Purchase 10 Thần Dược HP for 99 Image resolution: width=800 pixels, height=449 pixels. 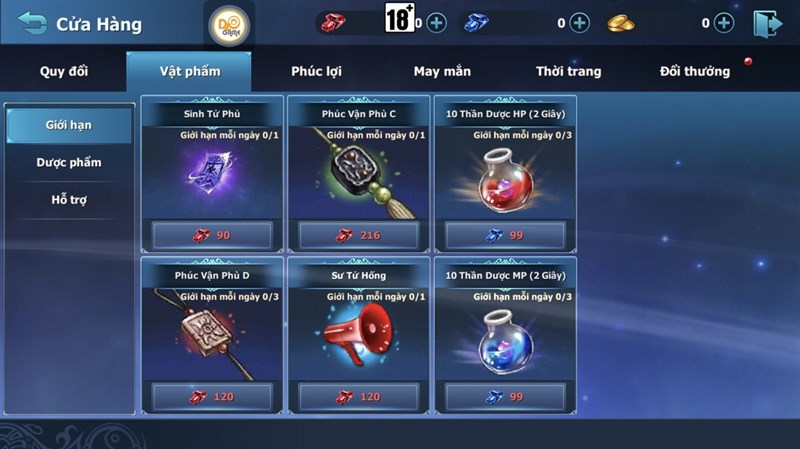tap(504, 235)
